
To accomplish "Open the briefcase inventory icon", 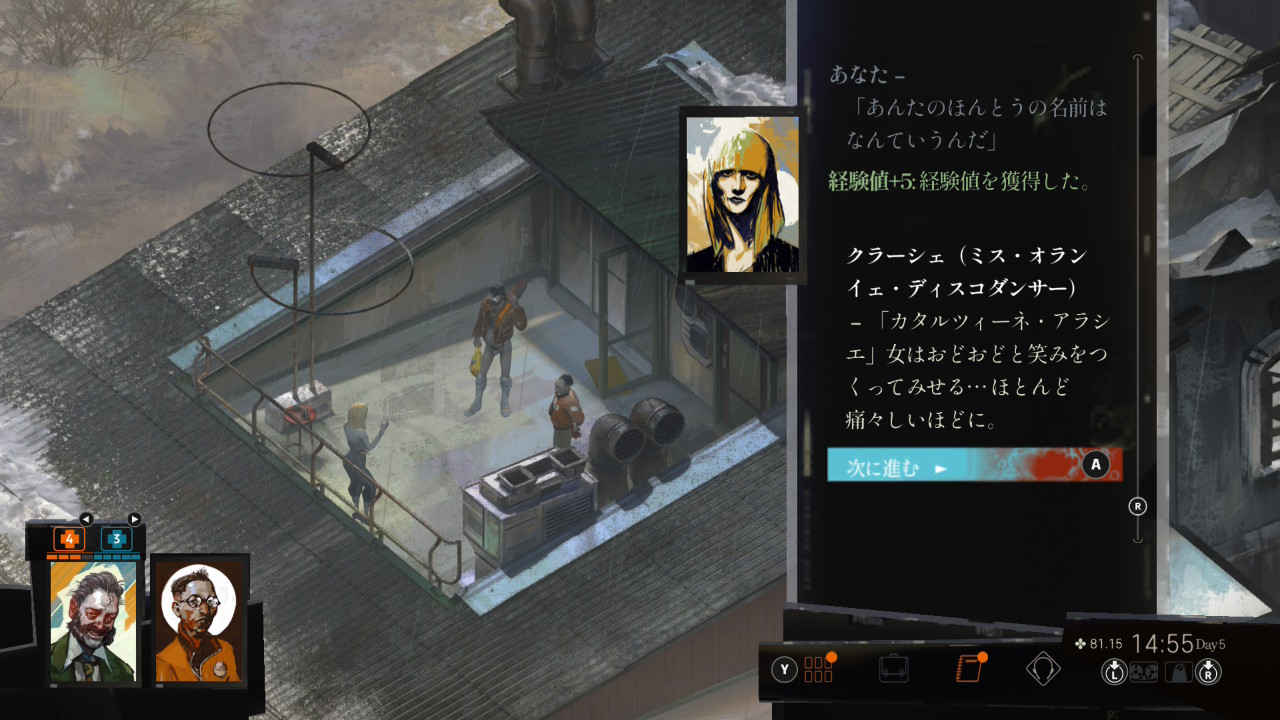I will pos(893,669).
